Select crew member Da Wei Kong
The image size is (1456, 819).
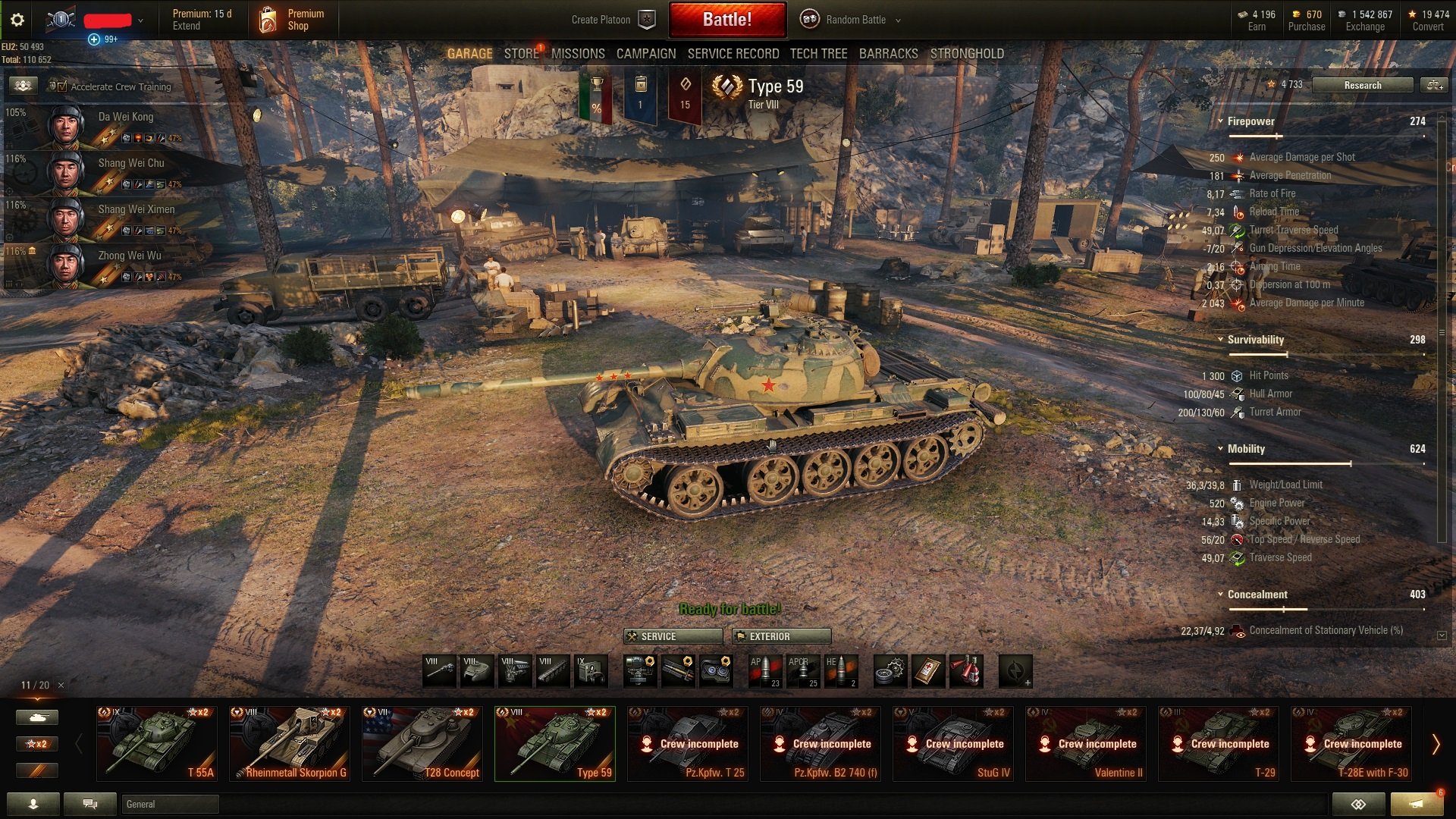pos(125,117)
